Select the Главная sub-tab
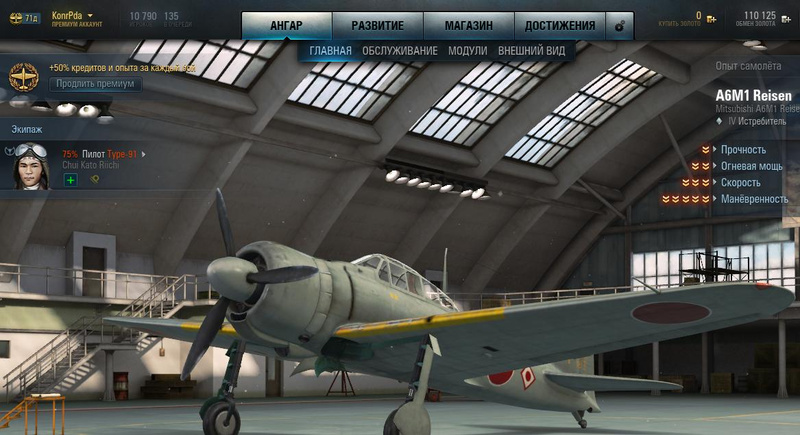The height and width of the screenshot is (435, 800). [x=330, y=50]
